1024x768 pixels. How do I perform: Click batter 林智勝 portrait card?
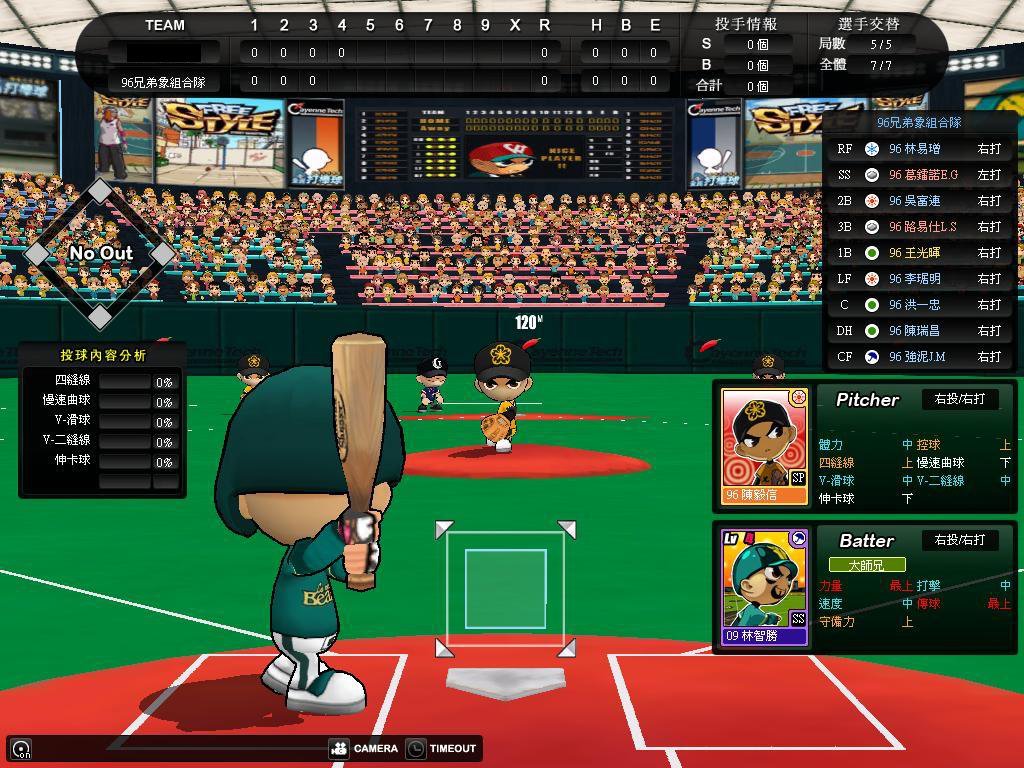point(764,586)
